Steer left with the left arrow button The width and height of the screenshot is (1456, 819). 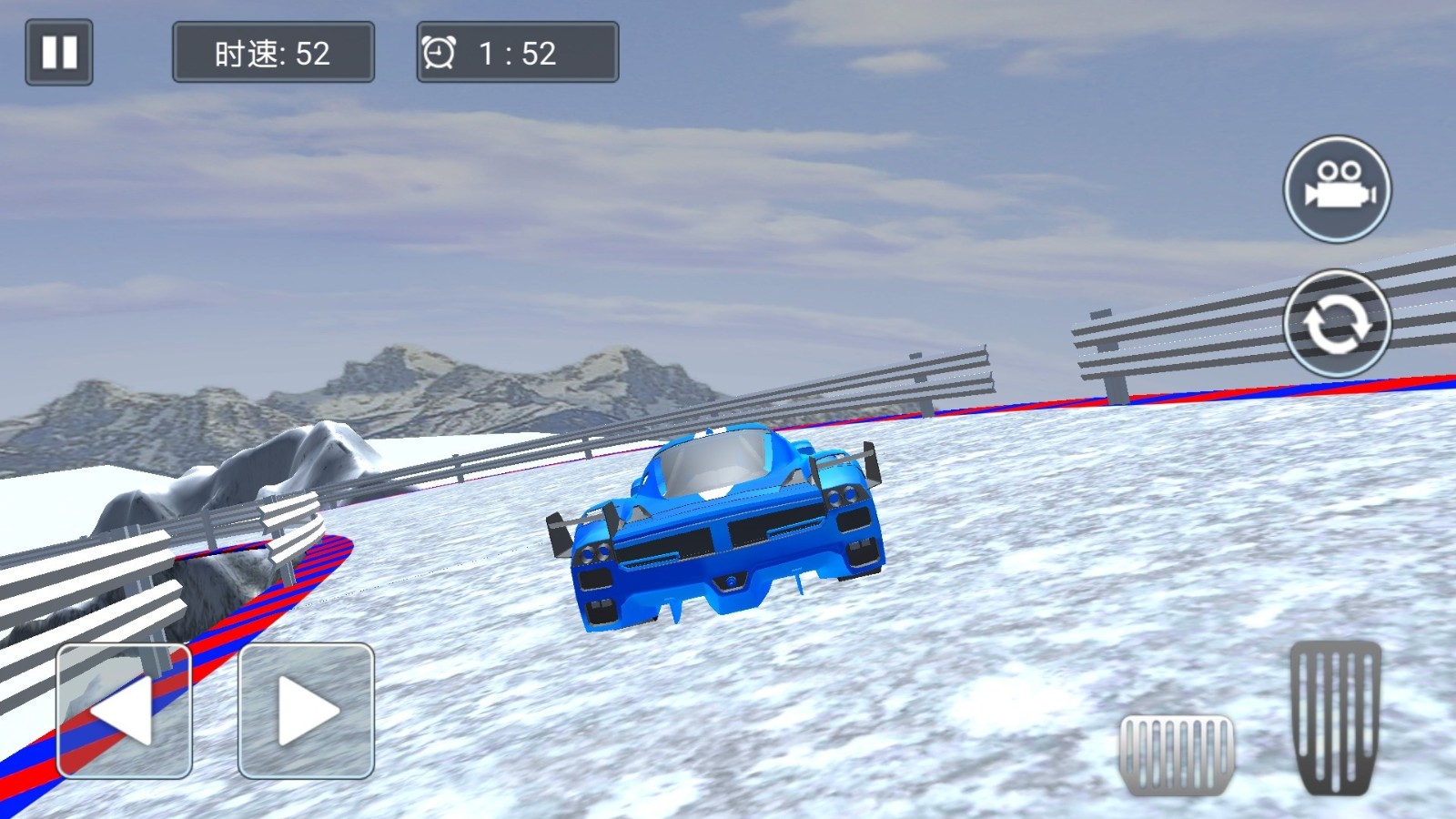125,711
